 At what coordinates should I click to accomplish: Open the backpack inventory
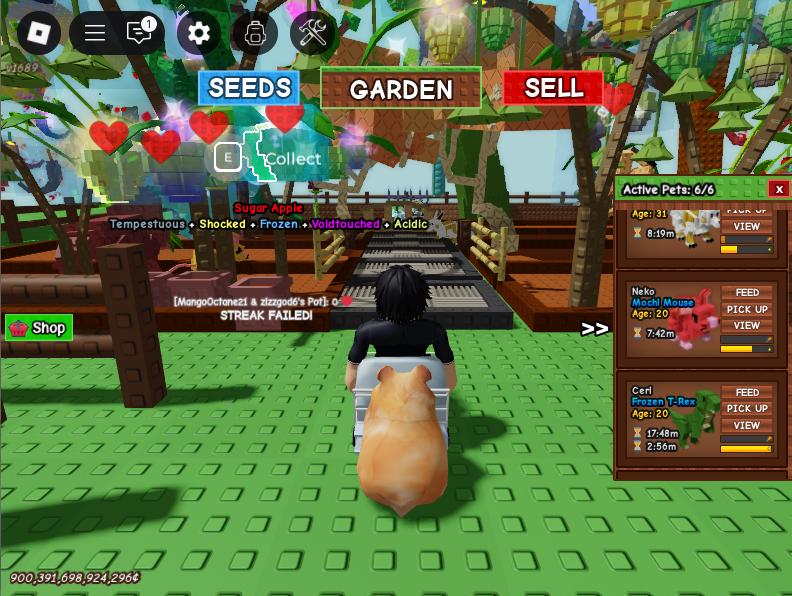[x=255, y=33]
